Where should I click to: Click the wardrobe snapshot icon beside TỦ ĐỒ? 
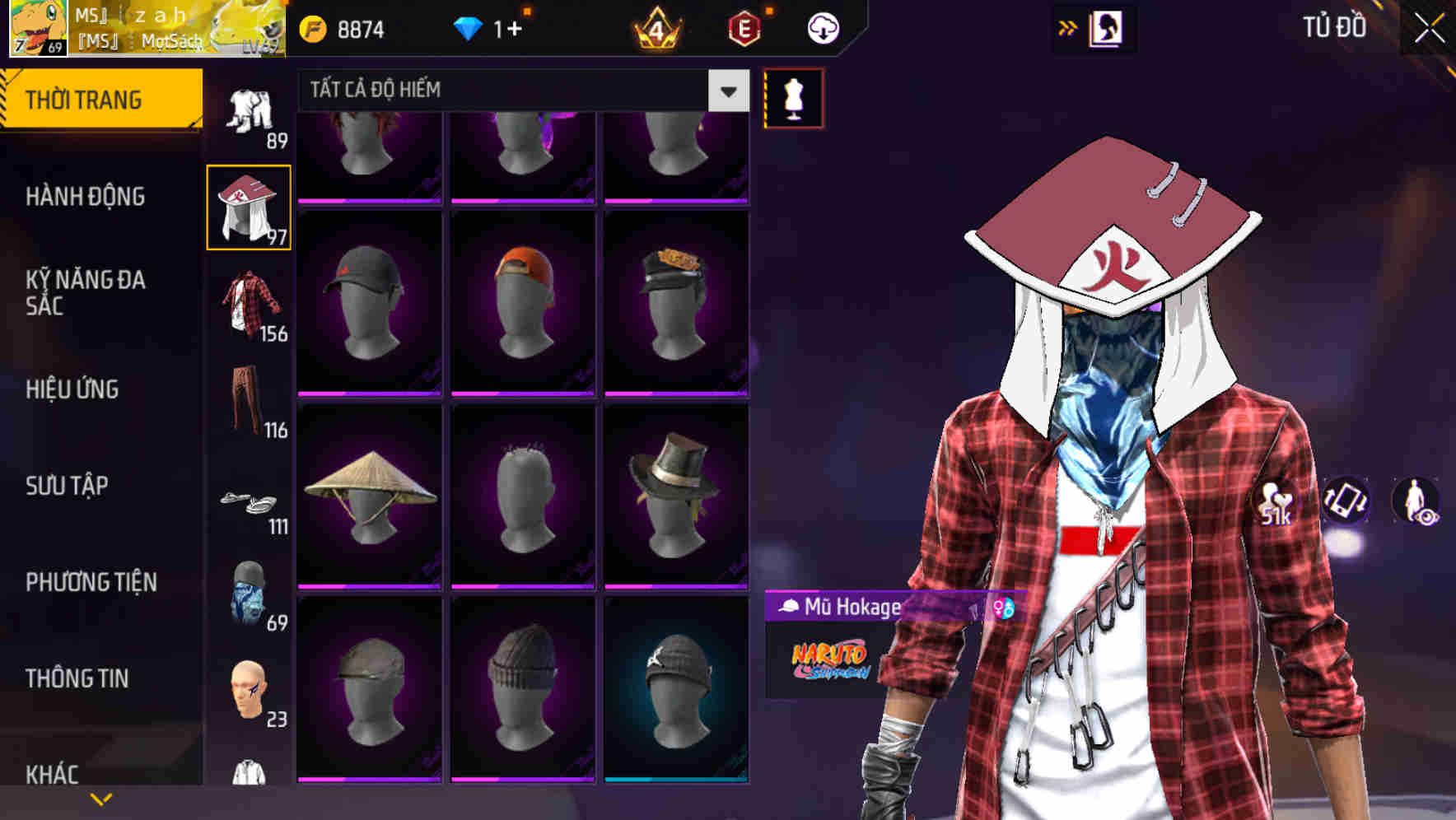point(1105,27)
